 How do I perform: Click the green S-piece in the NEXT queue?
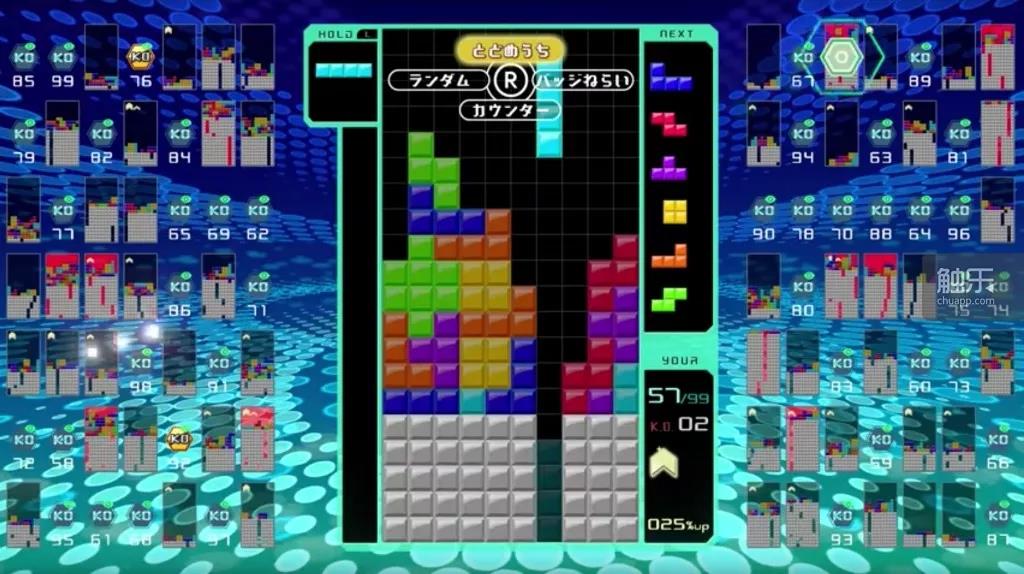click(670, 298)
